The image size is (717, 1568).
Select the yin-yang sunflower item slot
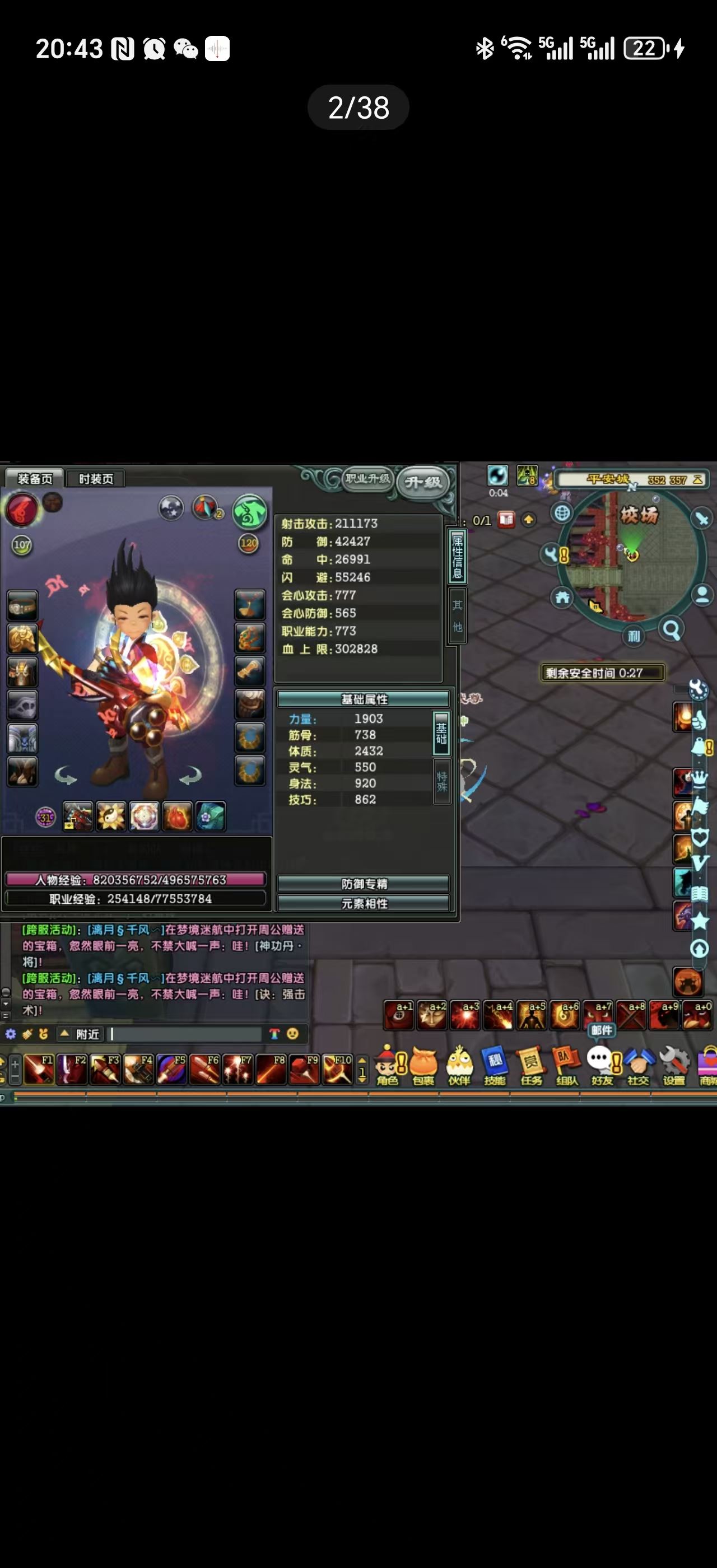111,817
